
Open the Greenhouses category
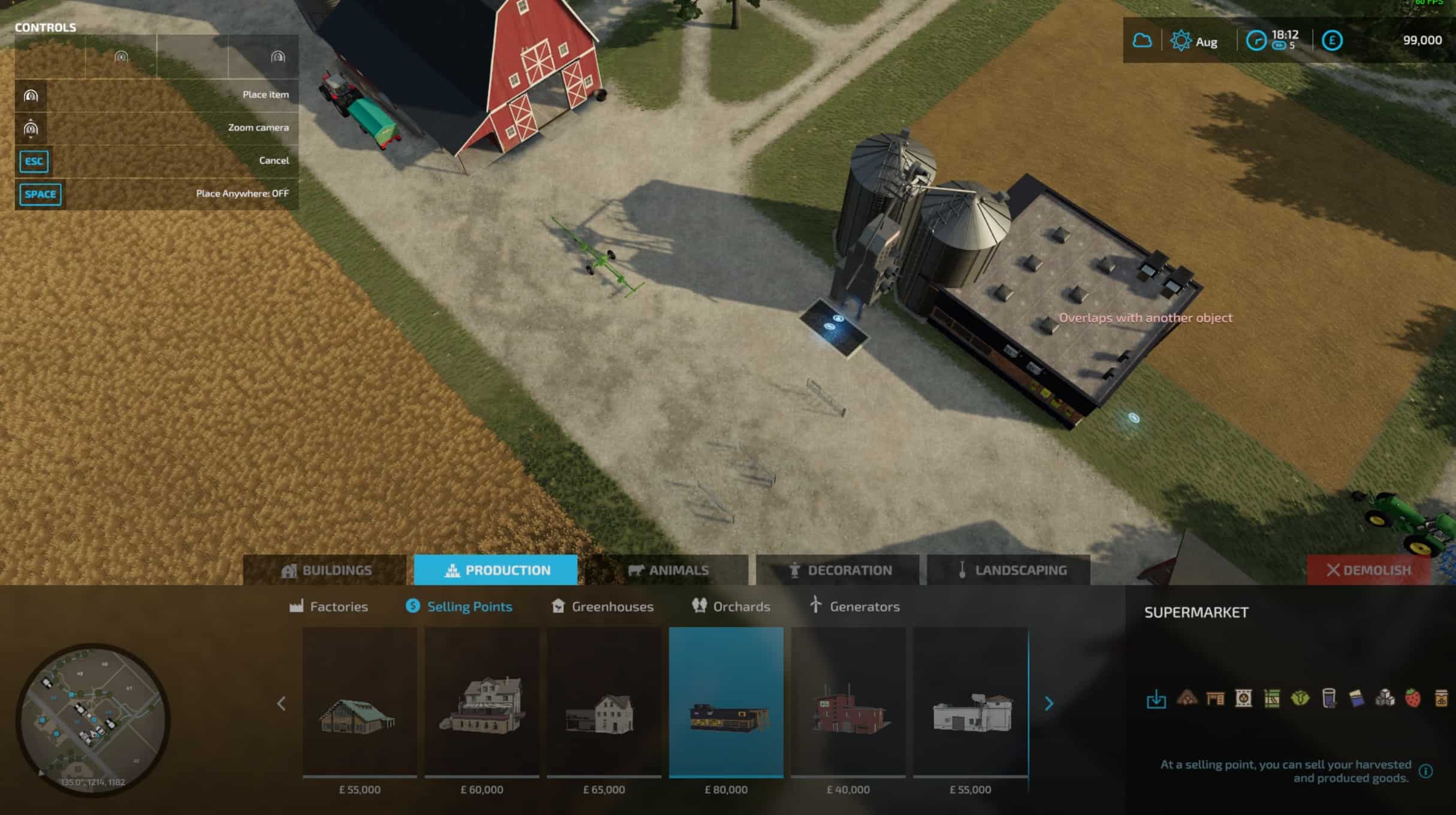click(603, 606)
